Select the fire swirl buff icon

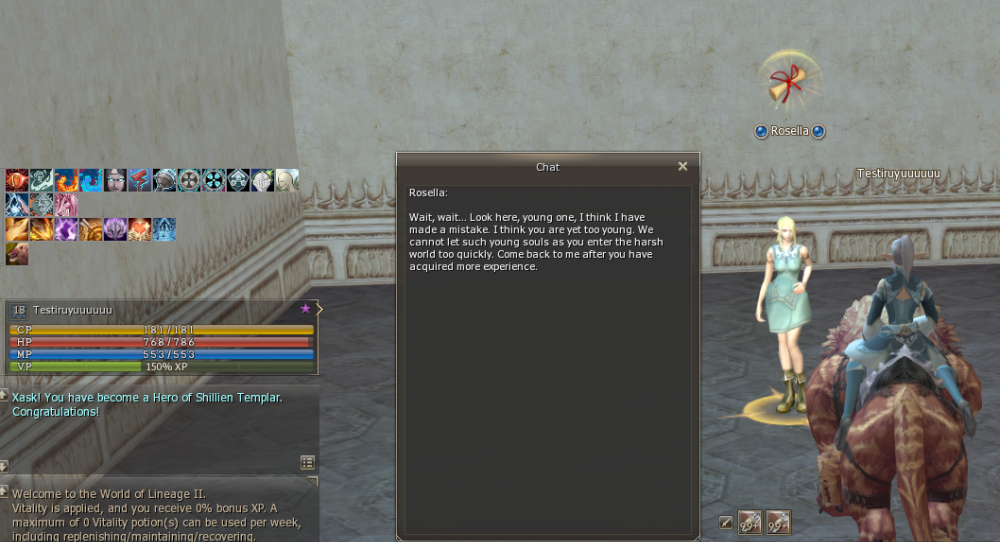click(x=66, y=180)
